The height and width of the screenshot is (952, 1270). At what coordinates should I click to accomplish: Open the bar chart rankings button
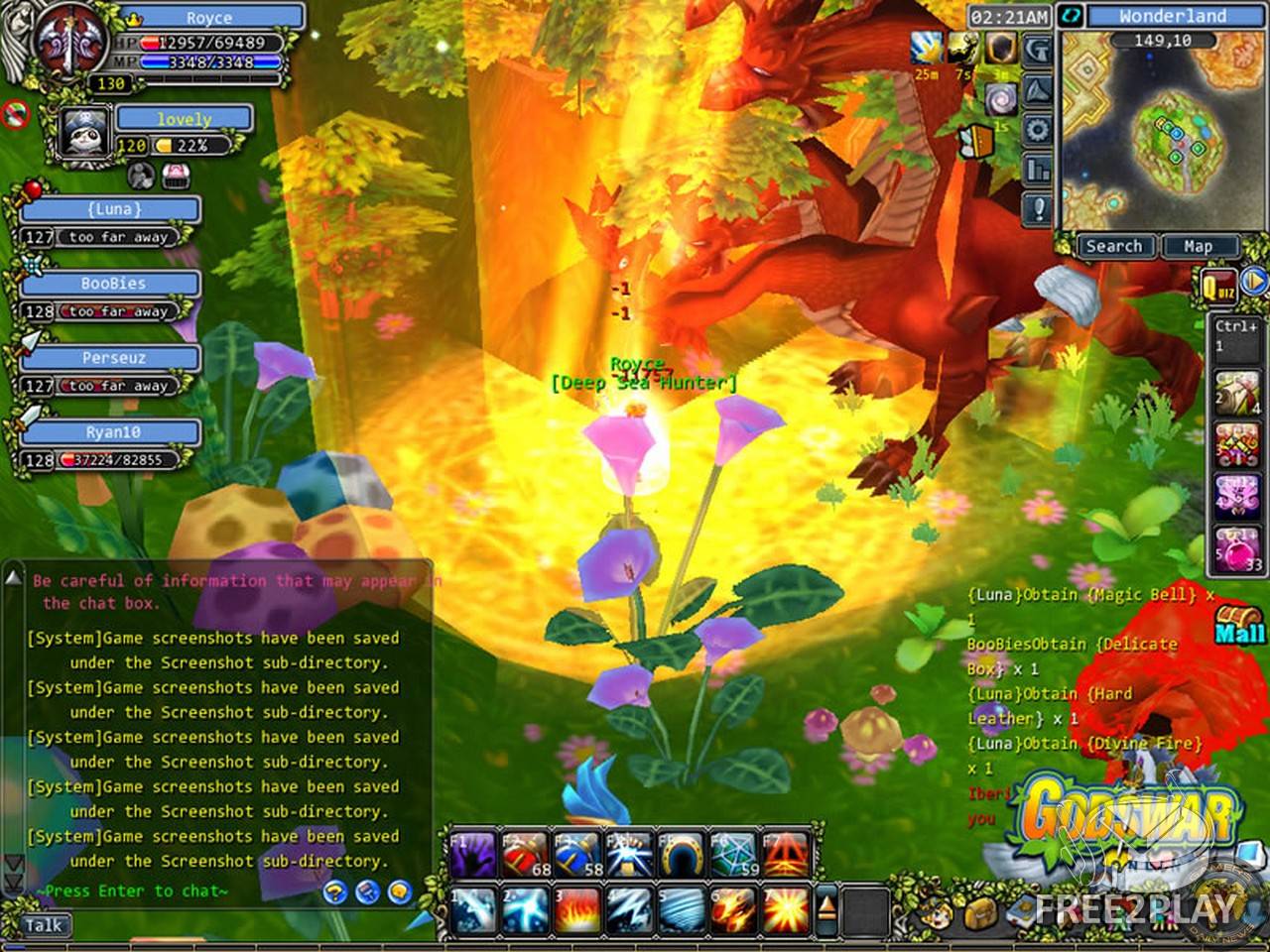pos(1038,170)
